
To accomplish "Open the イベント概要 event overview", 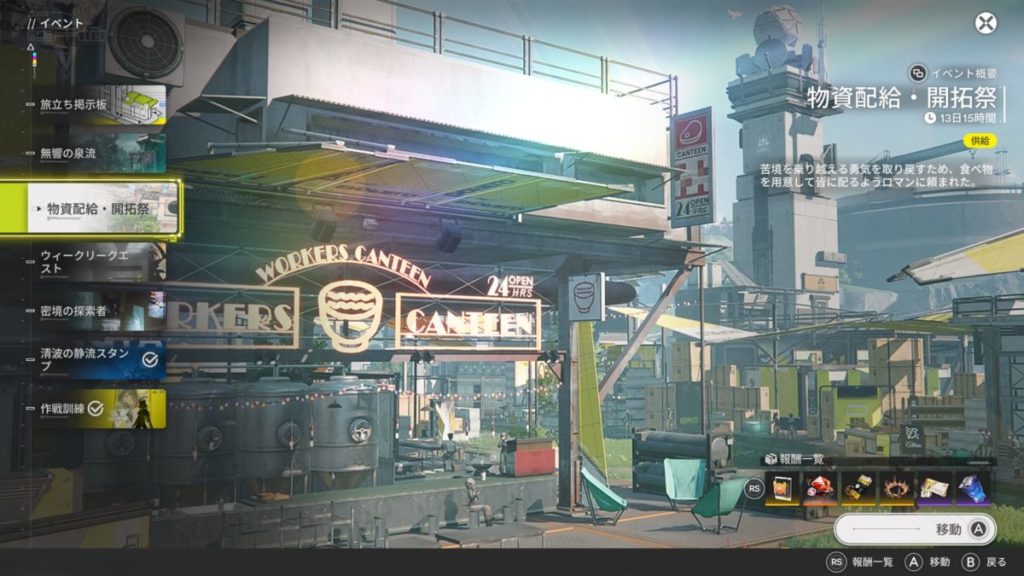I will point(954,73).
